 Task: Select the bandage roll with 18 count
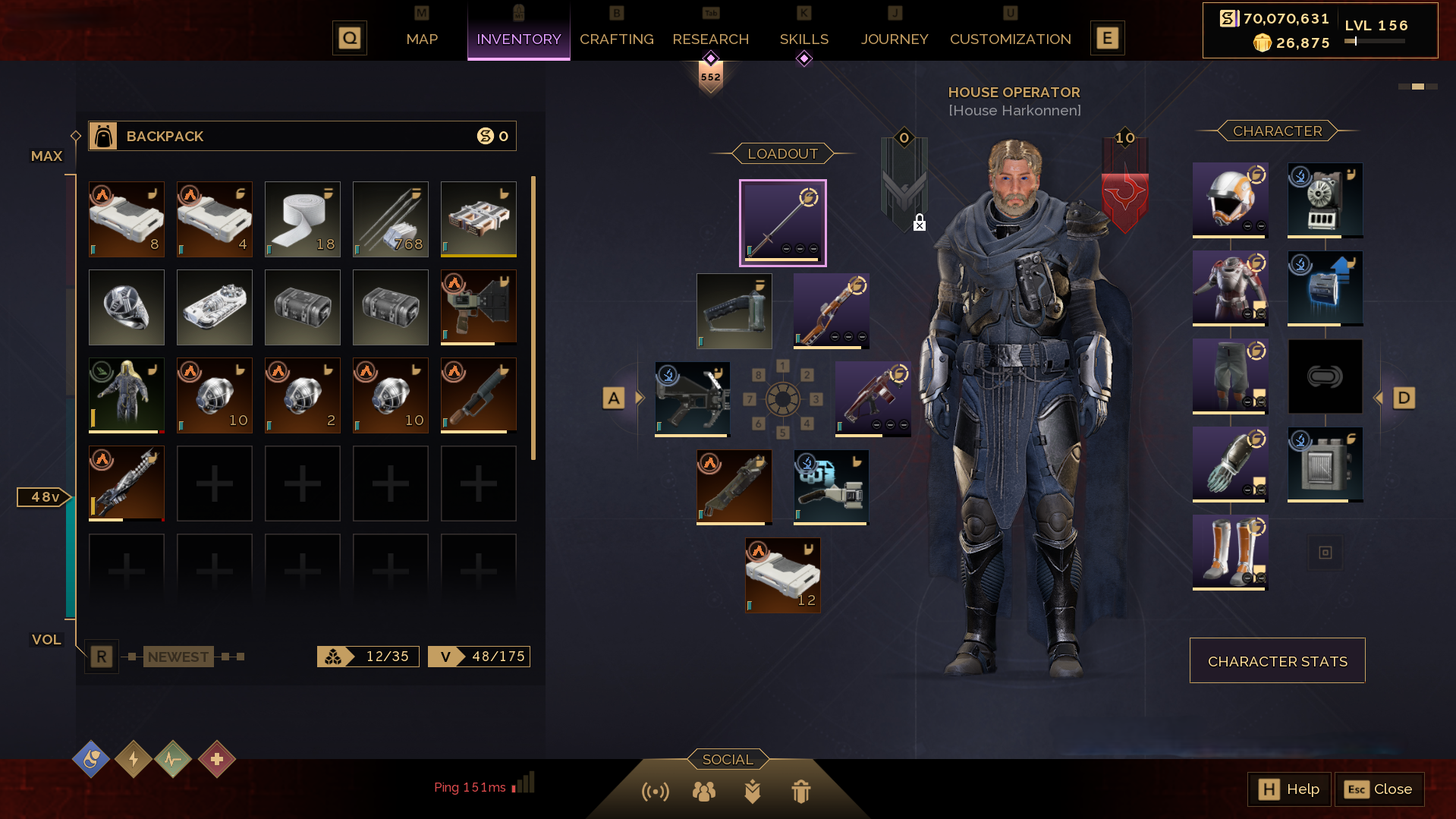point(302,219)
